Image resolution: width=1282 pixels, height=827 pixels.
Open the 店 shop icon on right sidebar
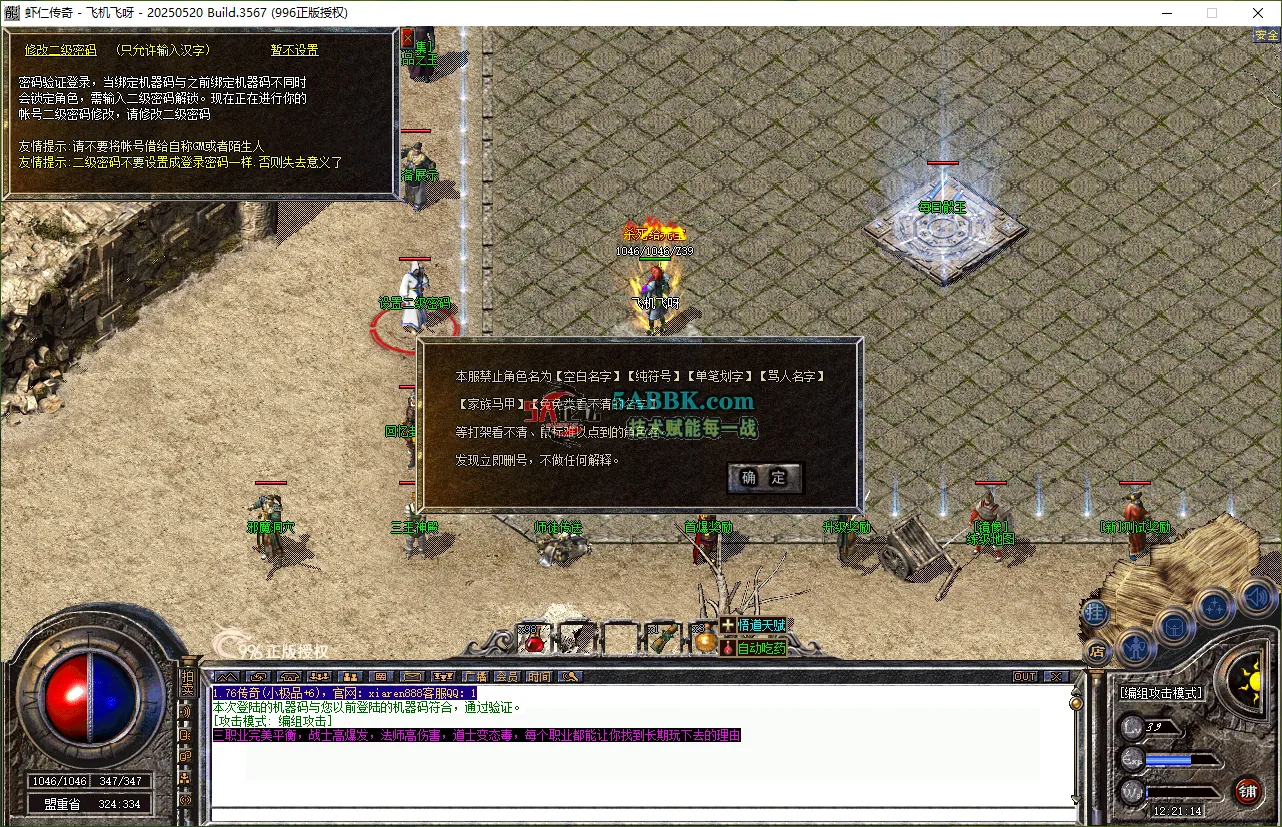(1096, 651)
